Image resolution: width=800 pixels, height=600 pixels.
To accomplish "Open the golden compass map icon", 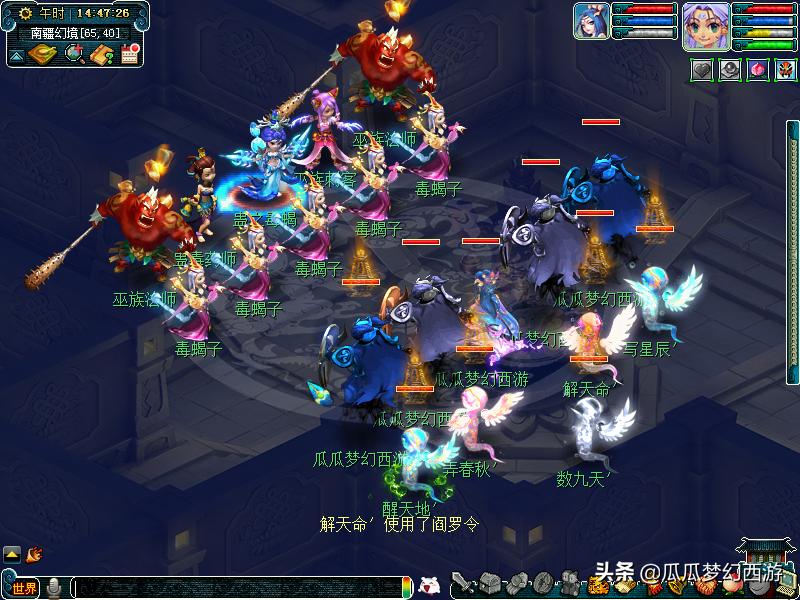I will [x=42, y=54].
